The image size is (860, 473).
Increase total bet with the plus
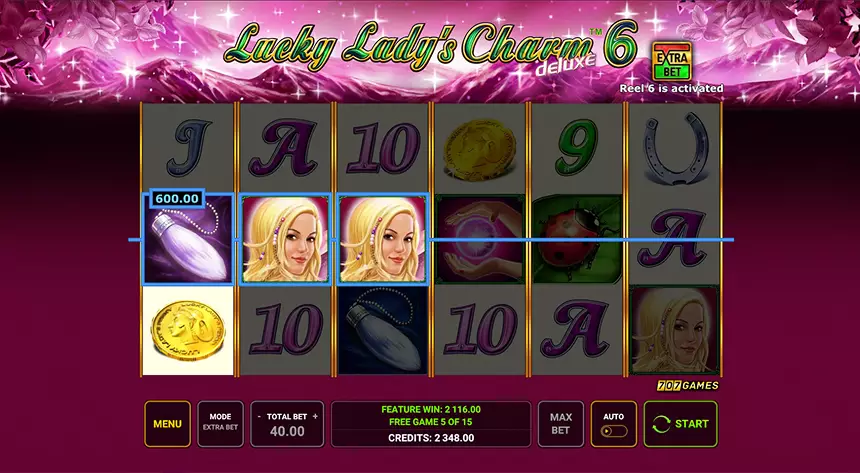[315, 416]
